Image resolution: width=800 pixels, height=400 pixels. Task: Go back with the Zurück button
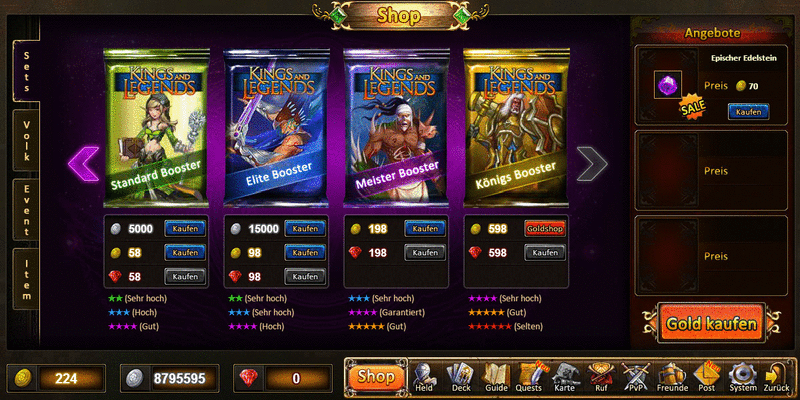coord(776,376)
